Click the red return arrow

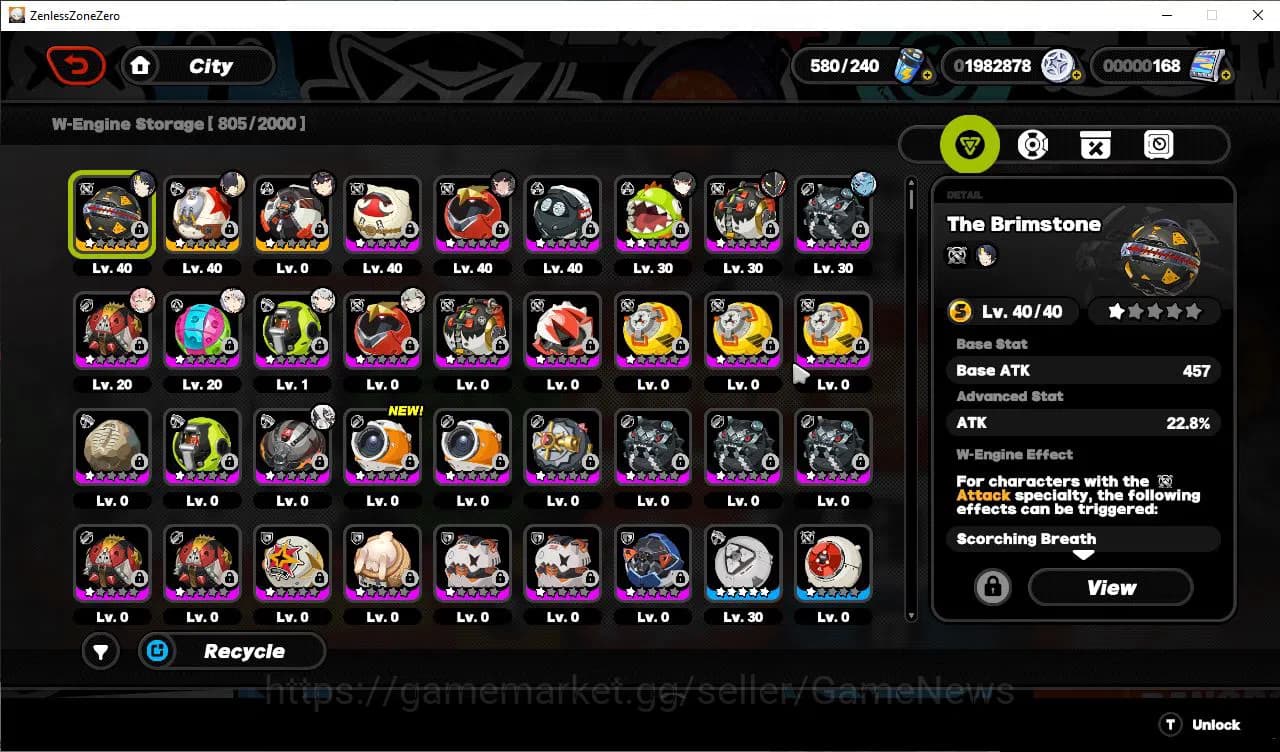[77, 65]
